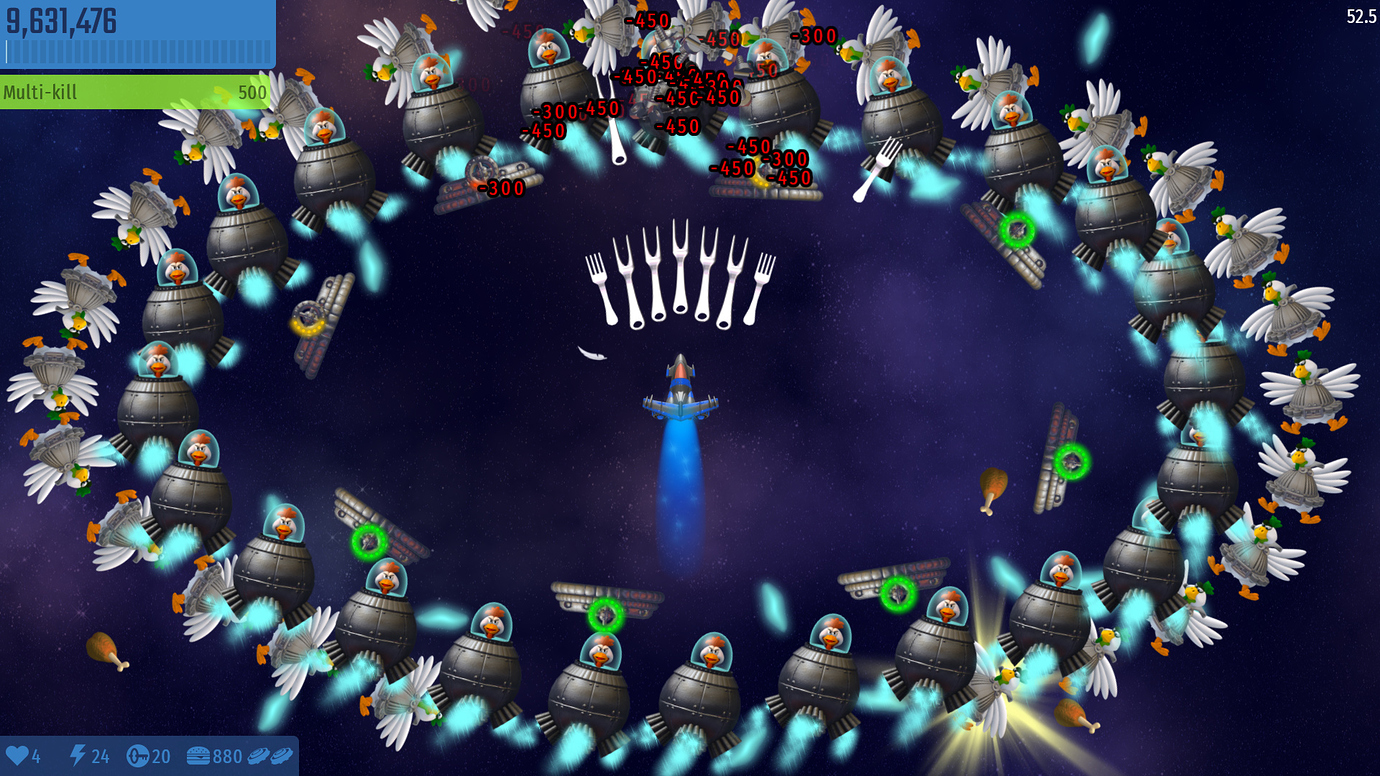Click the white feather floating near the ship
This screenshot has height=776, width=1380.
[x=590, y=355]
